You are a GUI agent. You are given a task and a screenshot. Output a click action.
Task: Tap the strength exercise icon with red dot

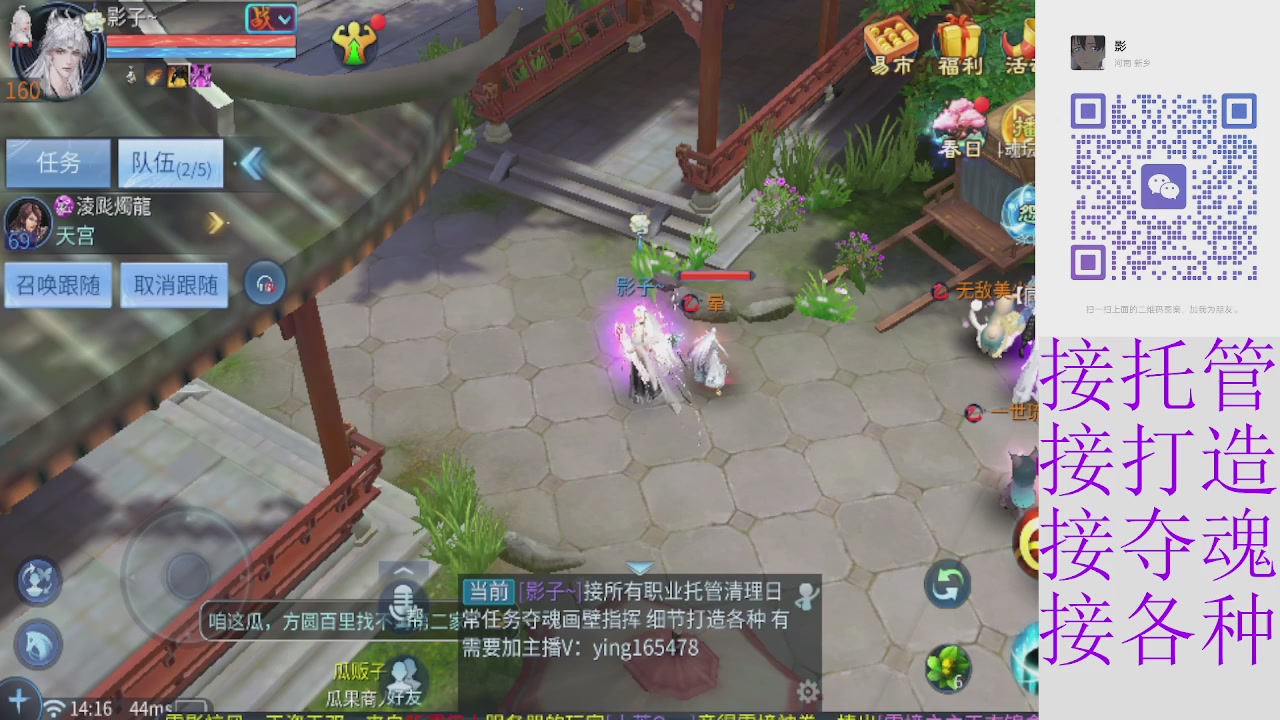pos(355,42)
